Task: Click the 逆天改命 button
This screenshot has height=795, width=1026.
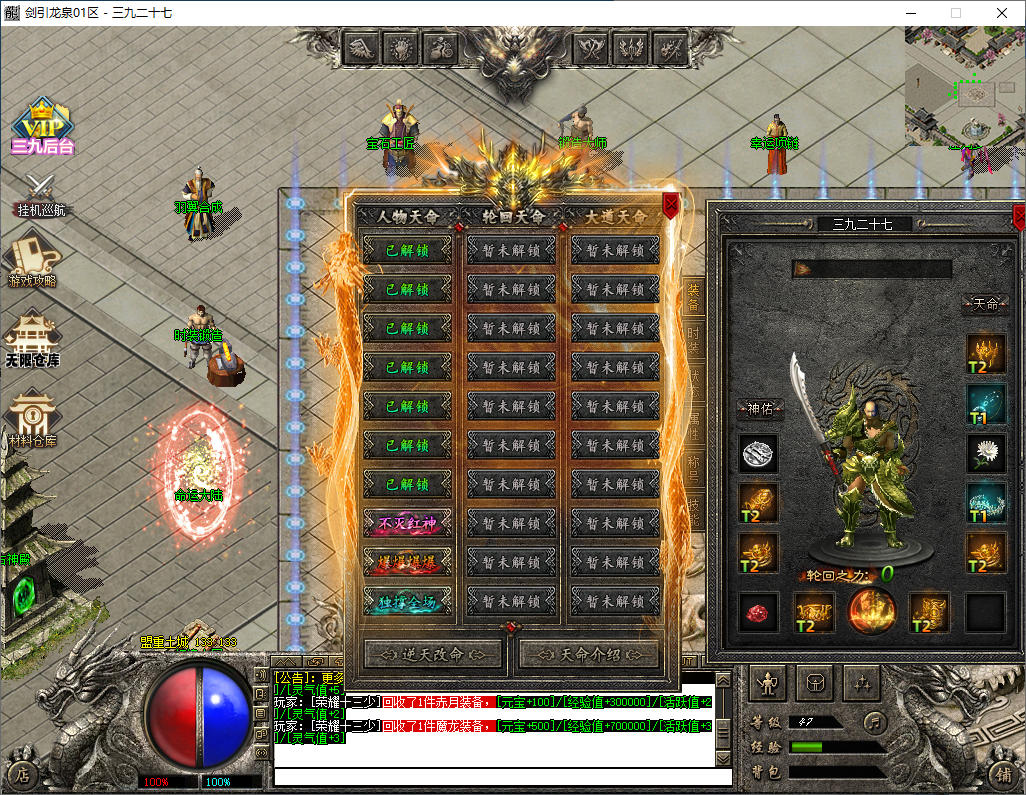Action: 433,654
